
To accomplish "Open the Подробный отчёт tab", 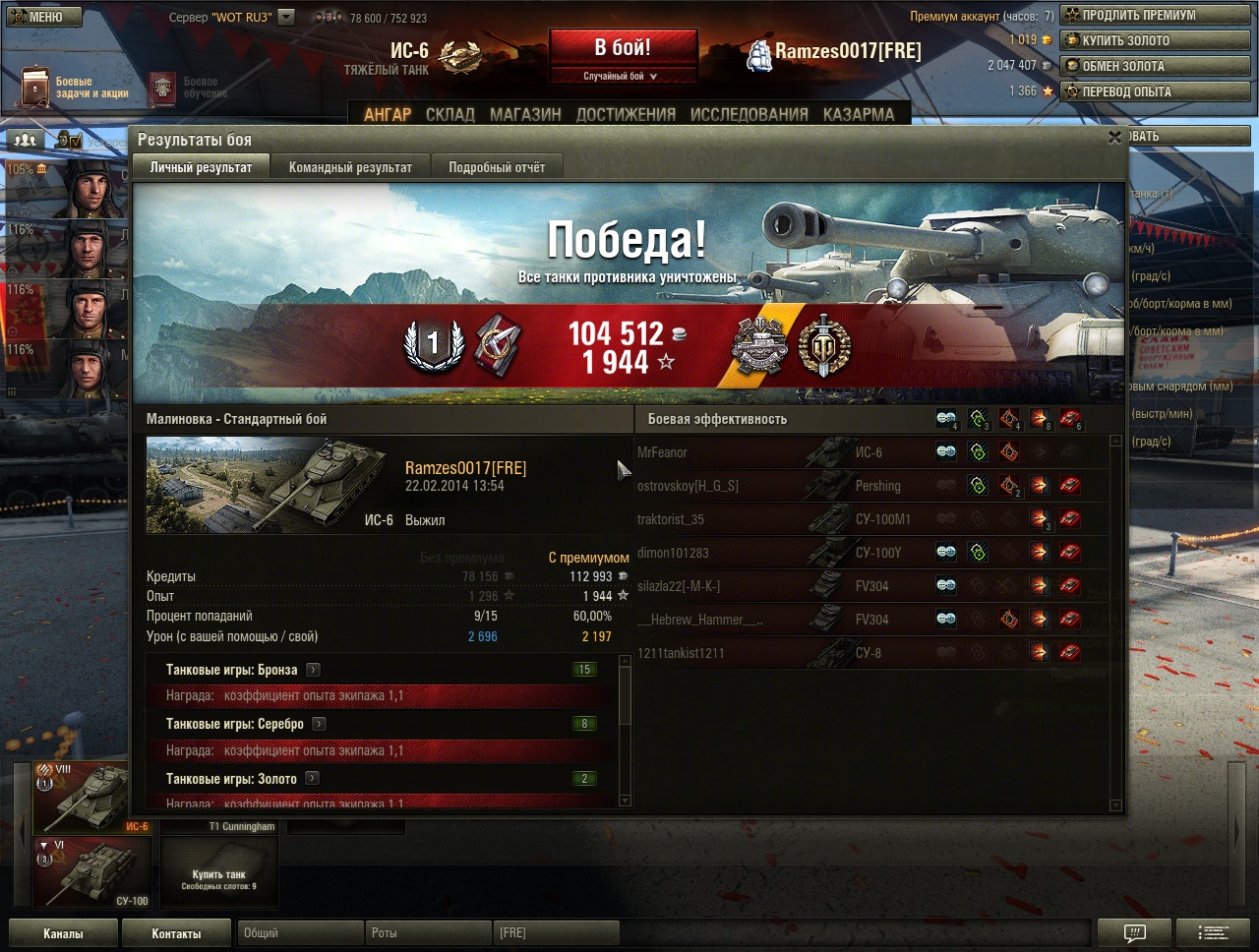I will [497, 167].
